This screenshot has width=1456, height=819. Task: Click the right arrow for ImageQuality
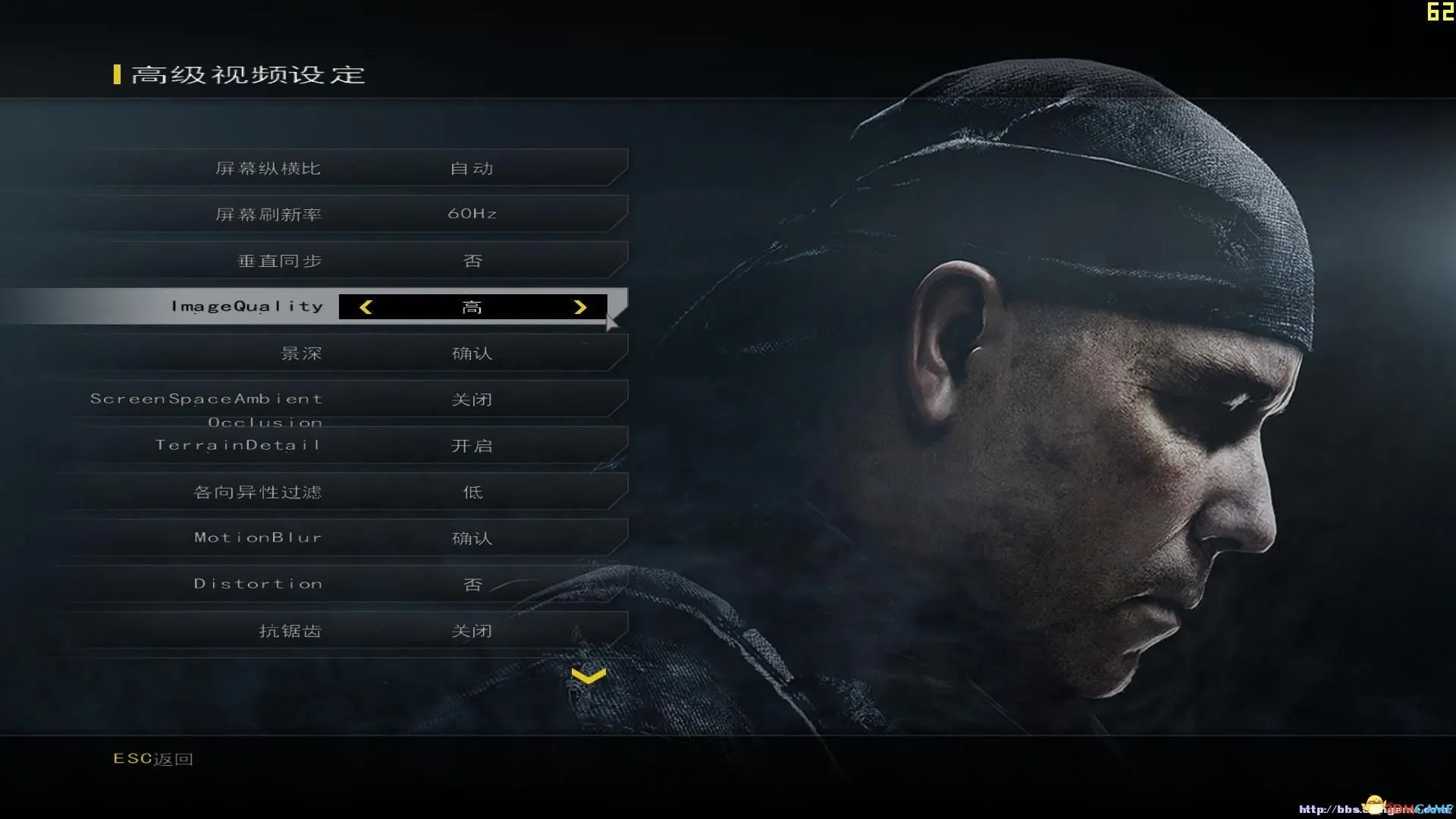(x=580, y=307)
